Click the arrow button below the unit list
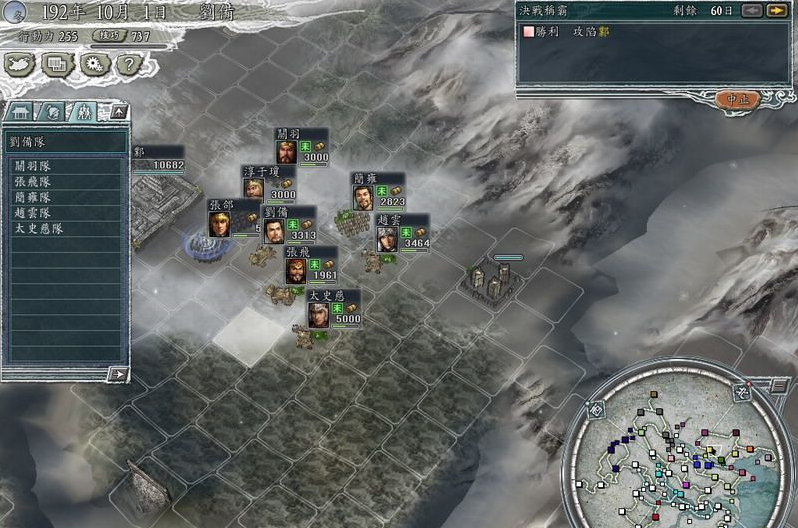 (118, 374)
